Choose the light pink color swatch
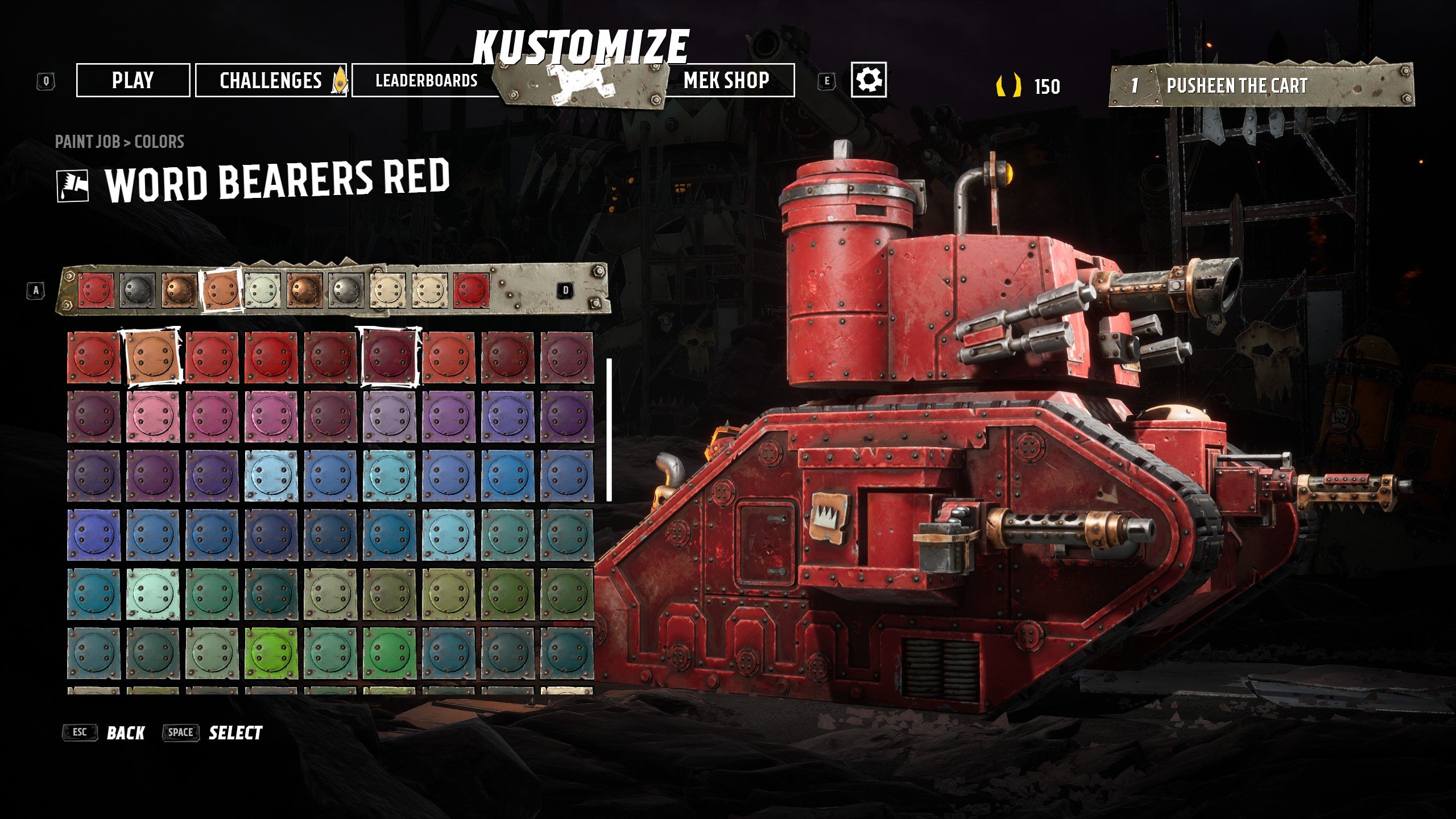Viewport: 1456px width, 819px height. (153, 416)
